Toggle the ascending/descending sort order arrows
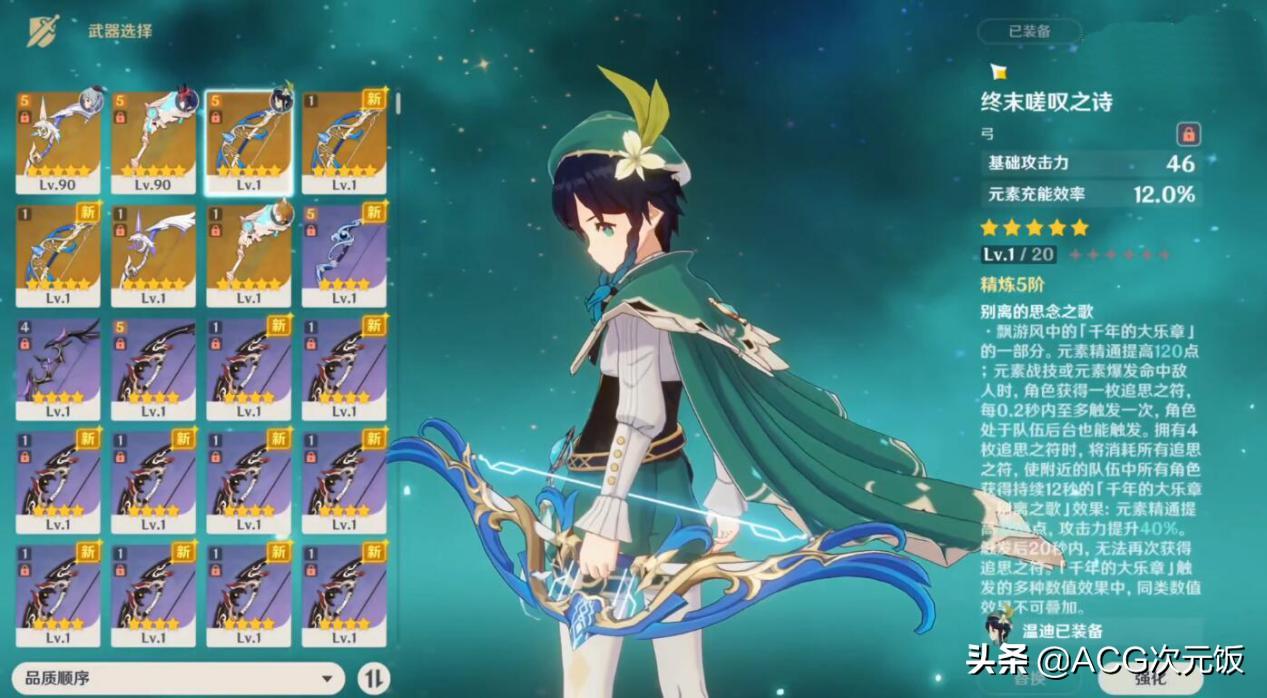Image resolution: width=1267 pixels, height=698 pixels. pyautogui.click(x=373, y=678)
